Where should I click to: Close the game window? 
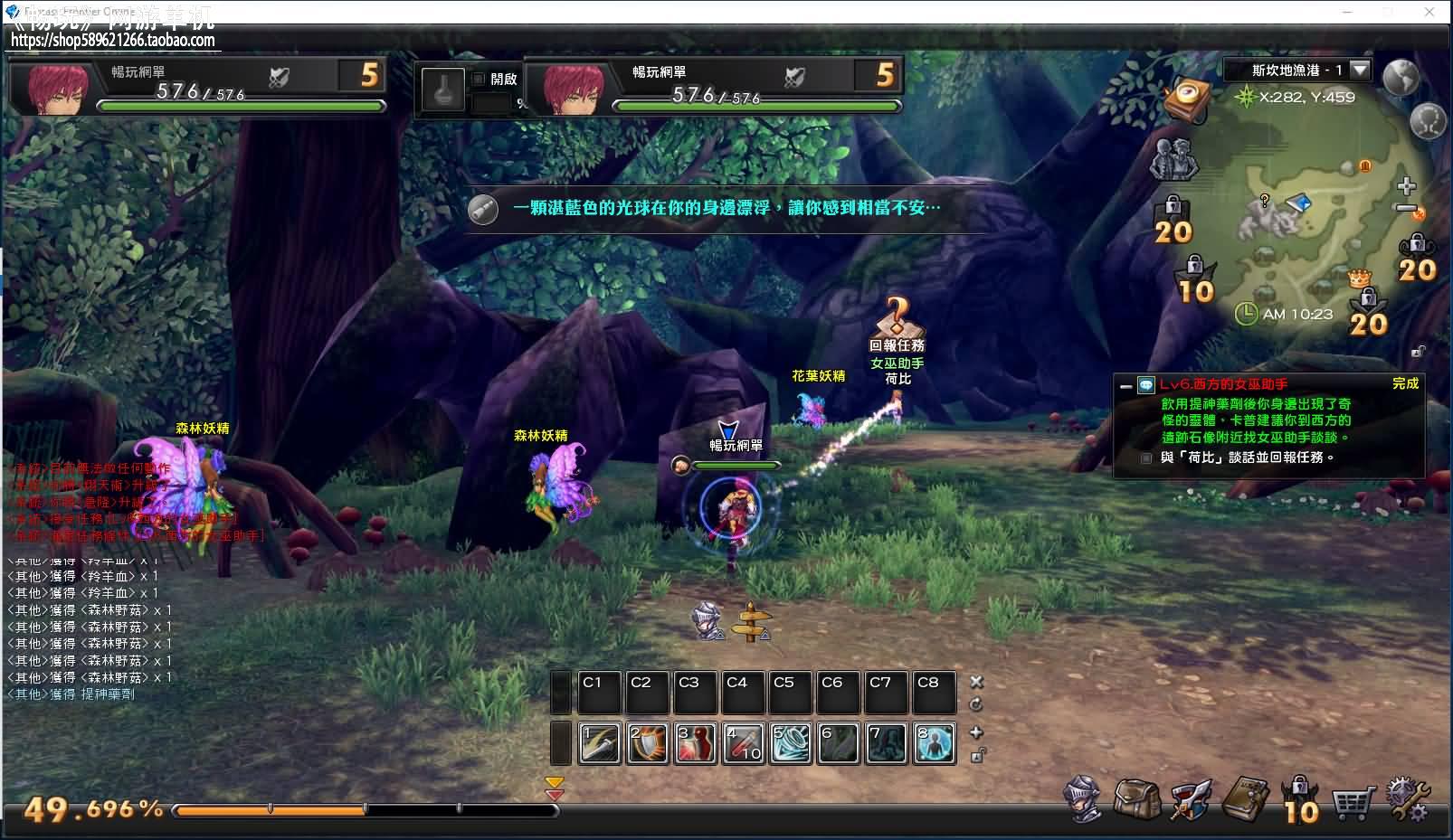1429,12
